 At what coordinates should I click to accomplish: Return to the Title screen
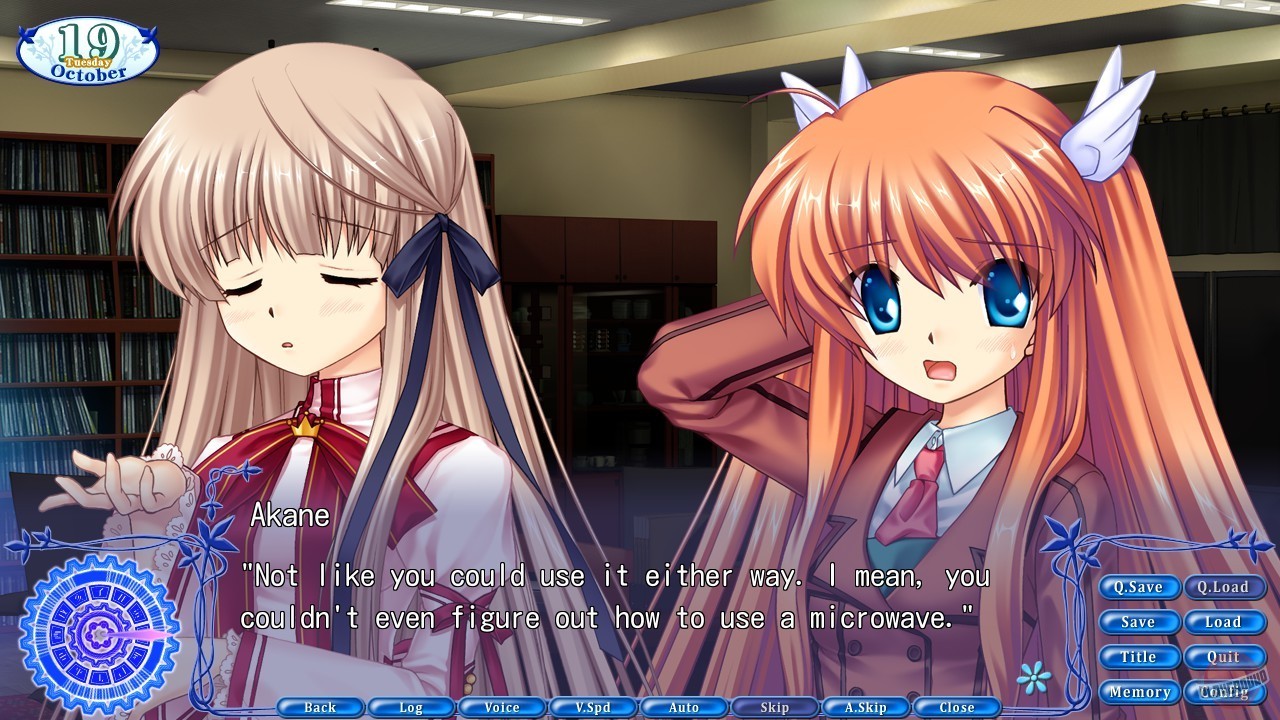(x=1139, y=657)
